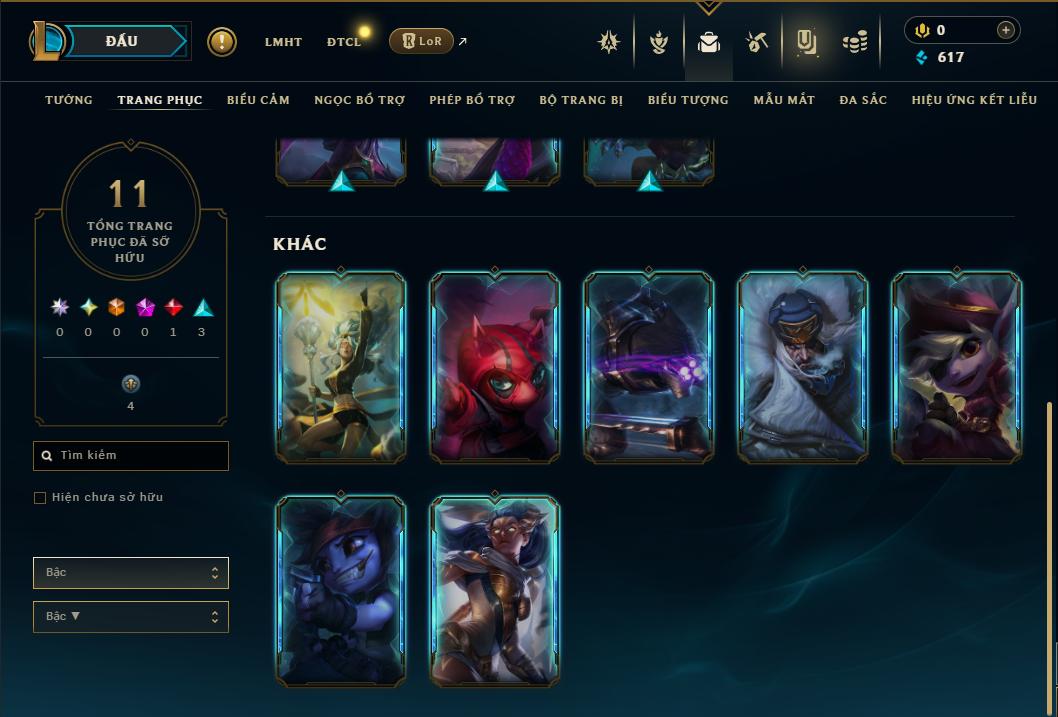The width and height of the screenshot is (1058, 717).
Task: Open the Tướng tab
Action: [69, 100]
